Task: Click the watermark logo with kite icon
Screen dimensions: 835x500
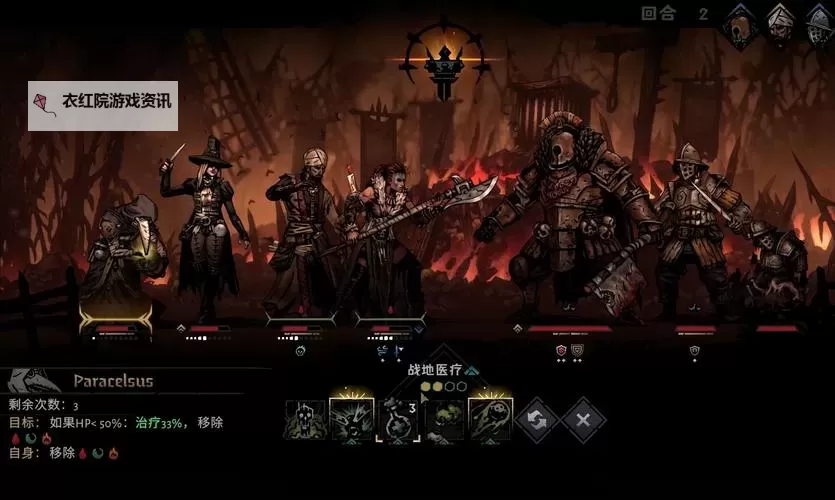Action: click(x=103, y=106)
